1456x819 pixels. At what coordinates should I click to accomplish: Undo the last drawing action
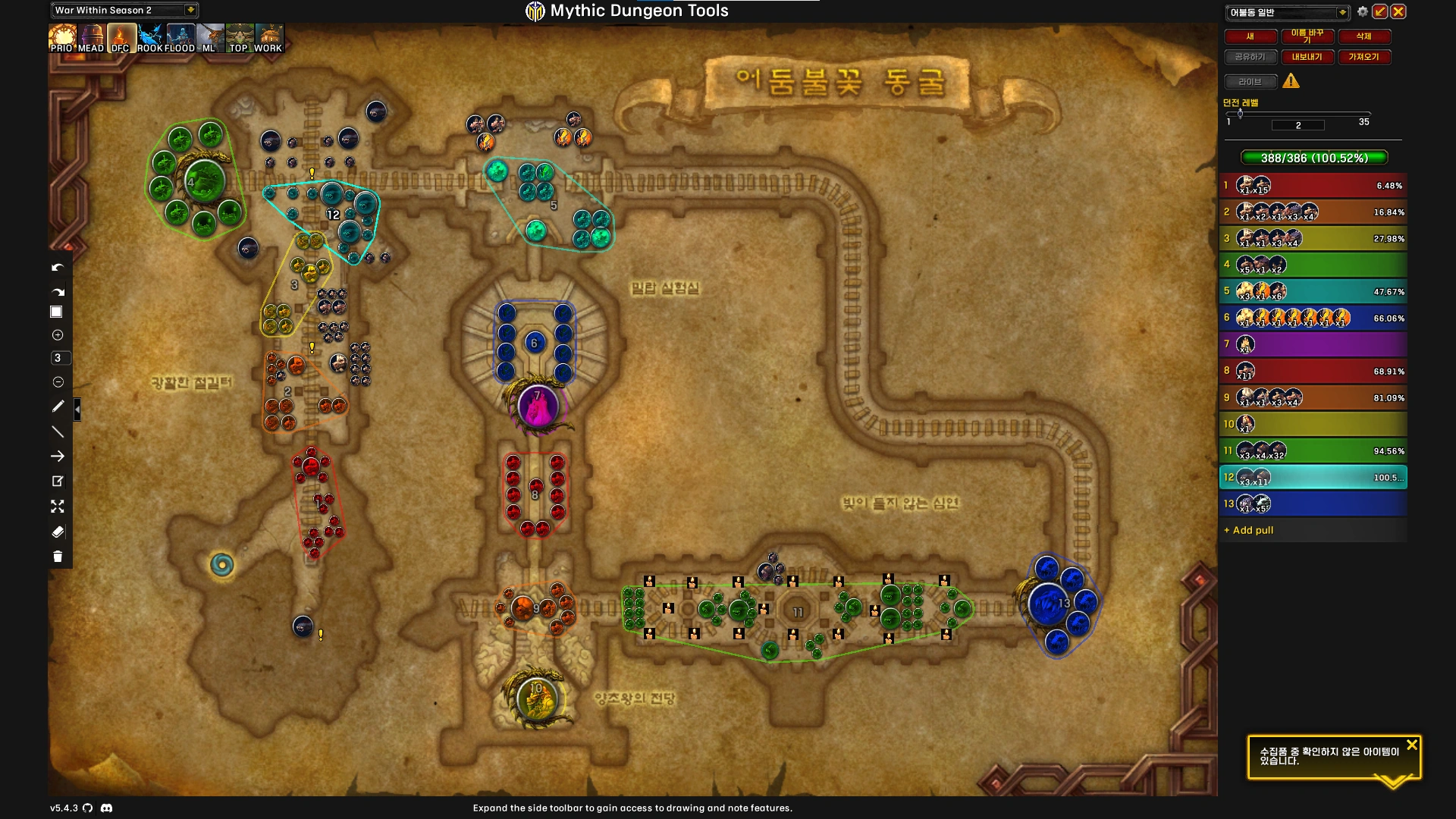coord(58,268)
